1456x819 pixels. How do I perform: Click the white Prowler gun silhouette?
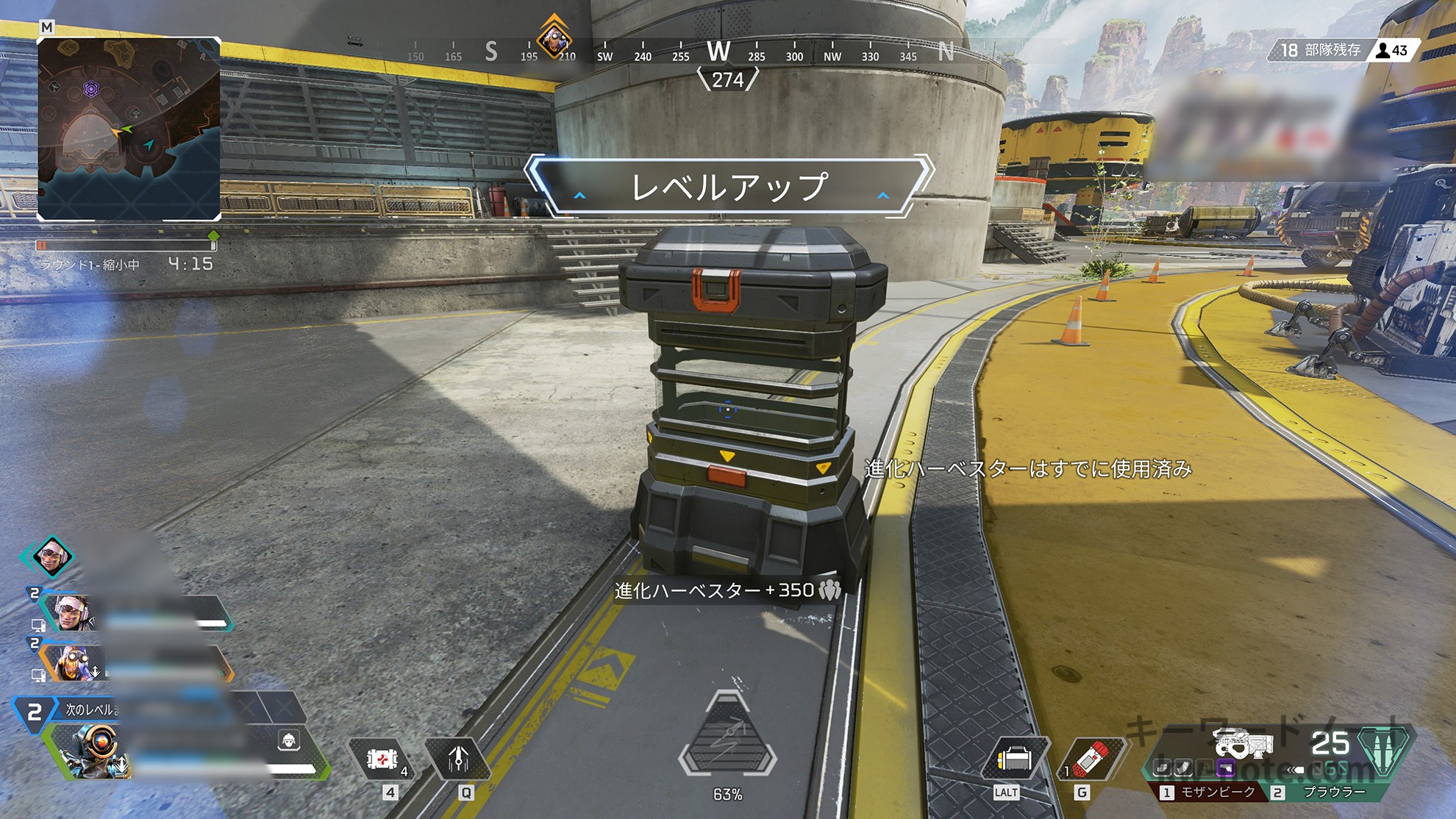pos(1243,743)
